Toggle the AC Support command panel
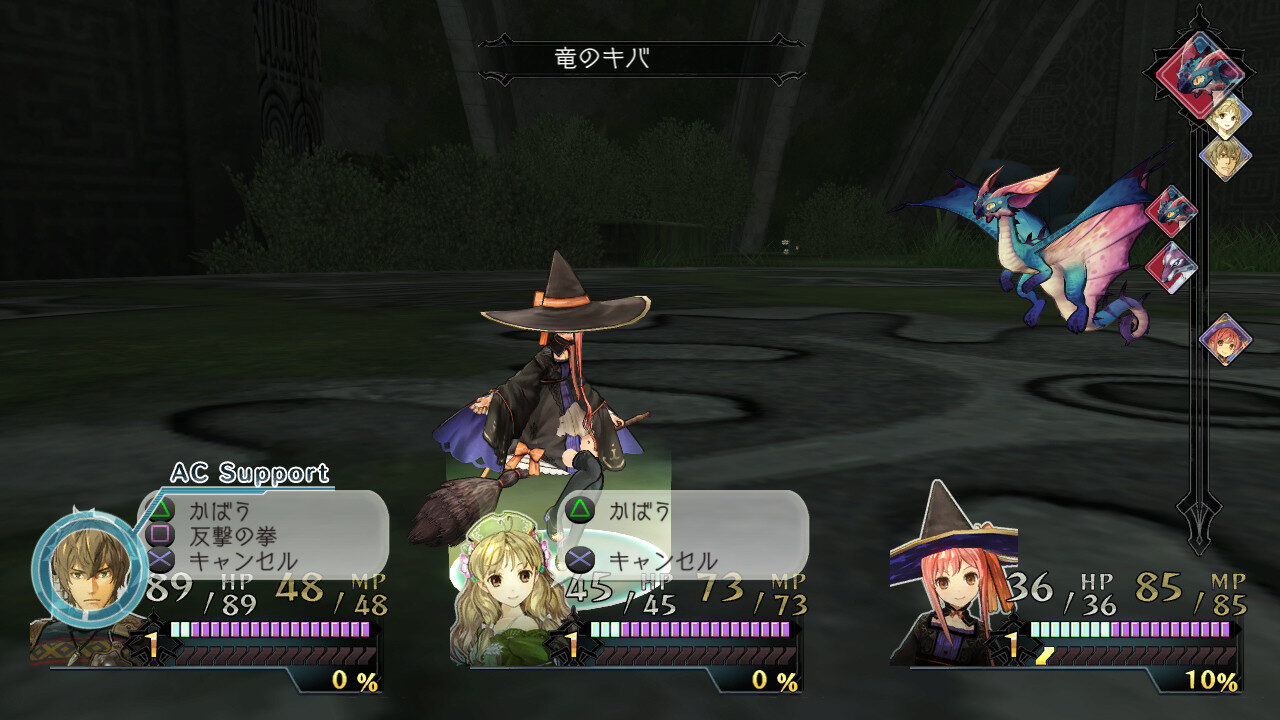1280x720 pixels. (x=250, y=474)
